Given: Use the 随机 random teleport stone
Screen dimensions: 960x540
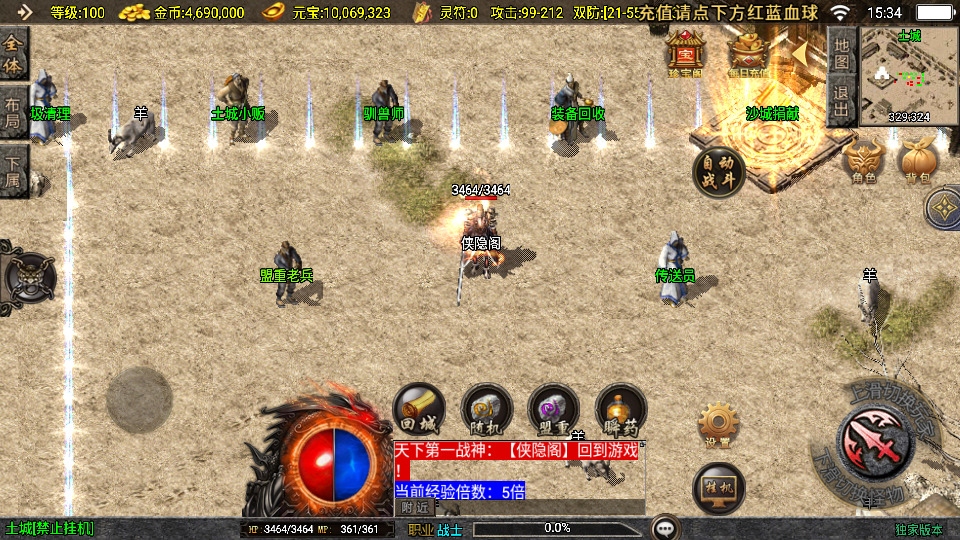Looking at the screenshot, I should tap(486, 410).
